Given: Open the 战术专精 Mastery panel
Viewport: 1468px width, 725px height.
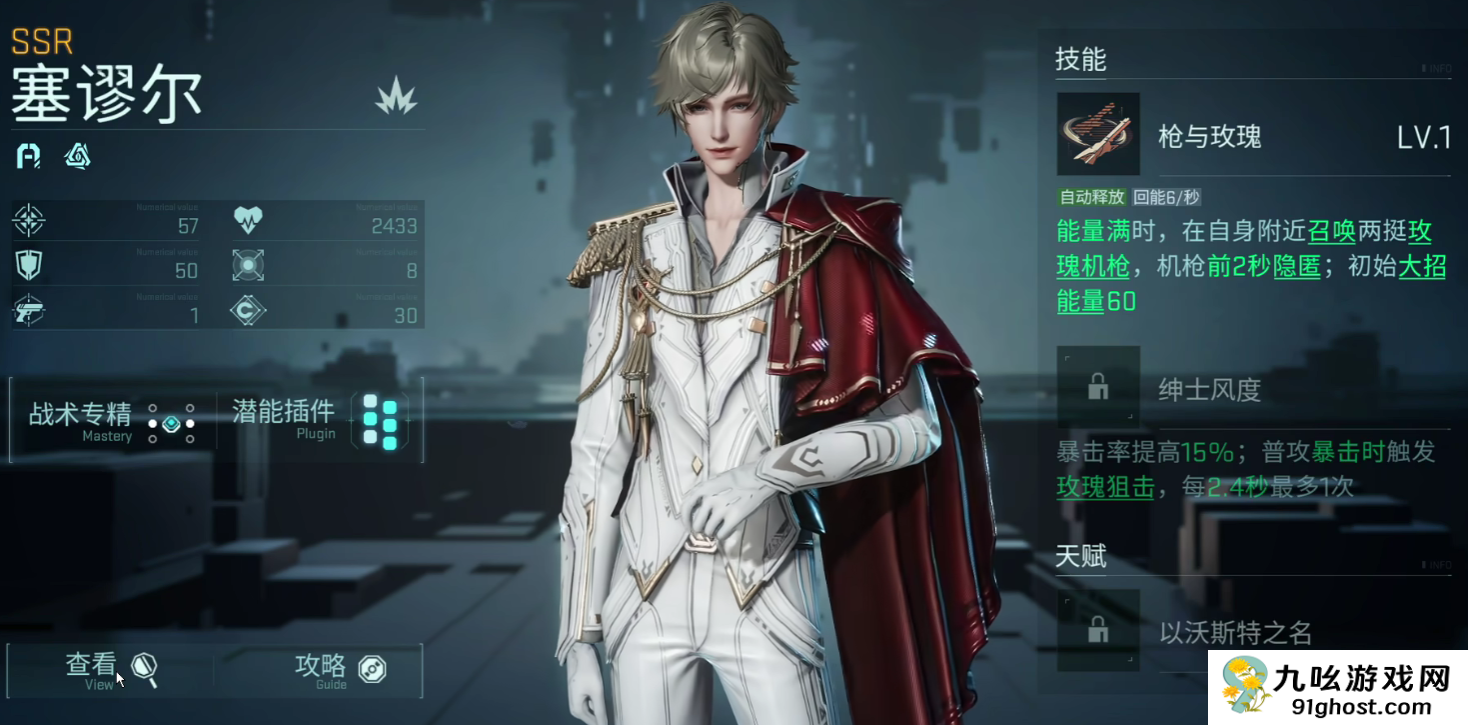Looking at the screenshot, I should coord(110,421).
